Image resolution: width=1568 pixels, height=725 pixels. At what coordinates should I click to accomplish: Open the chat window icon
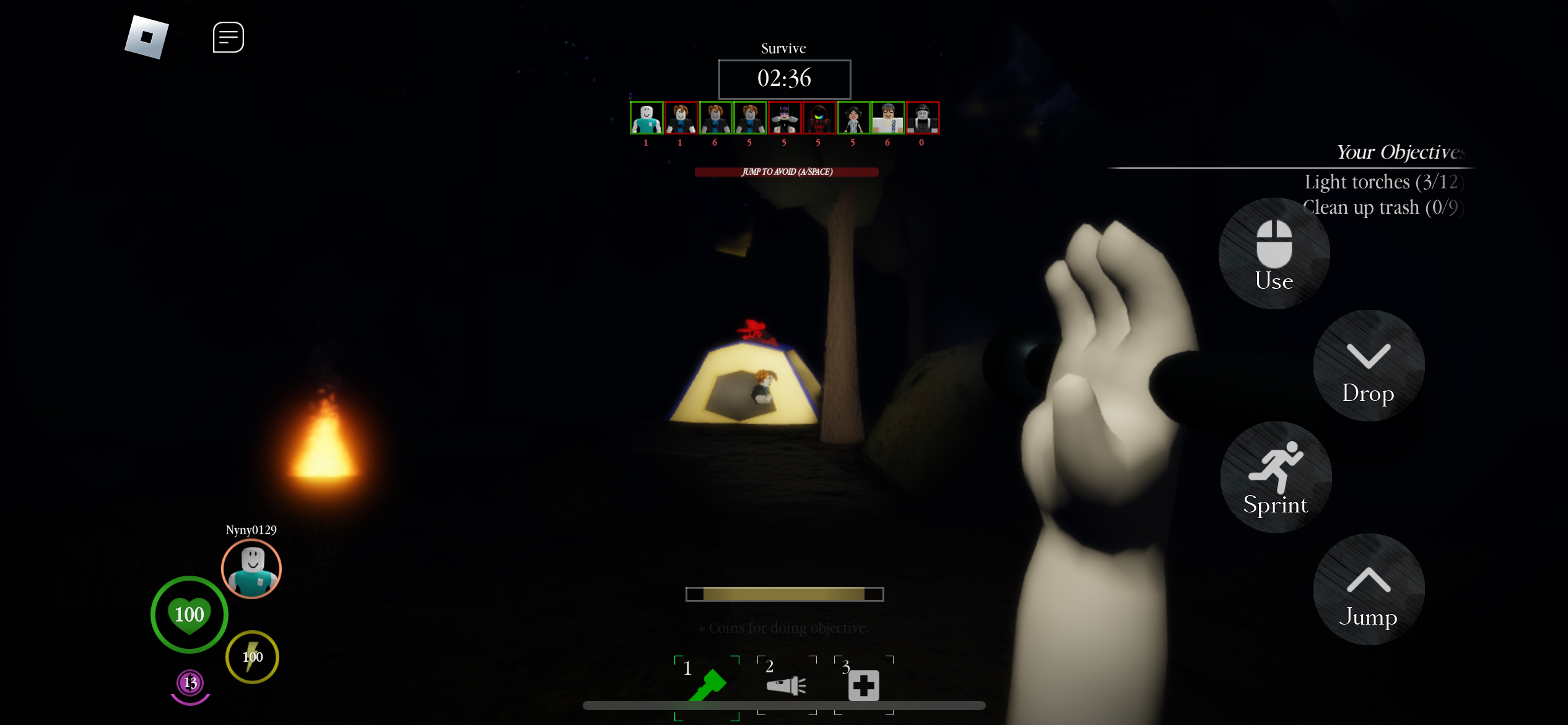(228, 37)
